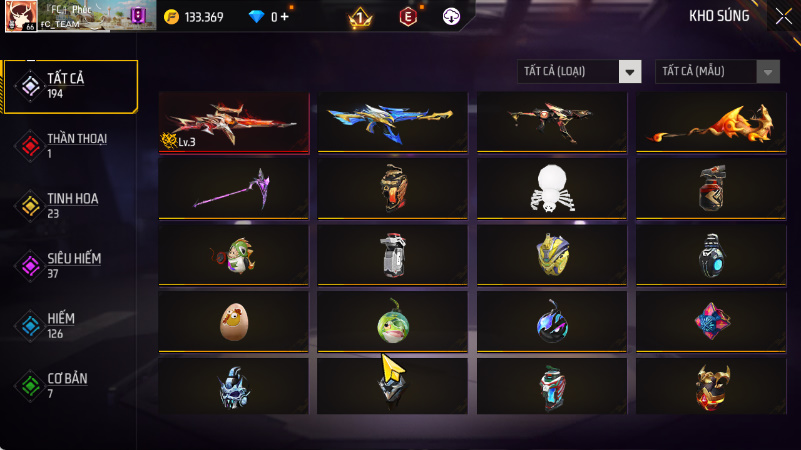This screenshot has height=450, width=801.
Task: Close the Kho Súng weapon vault
Action: point(782,16)
